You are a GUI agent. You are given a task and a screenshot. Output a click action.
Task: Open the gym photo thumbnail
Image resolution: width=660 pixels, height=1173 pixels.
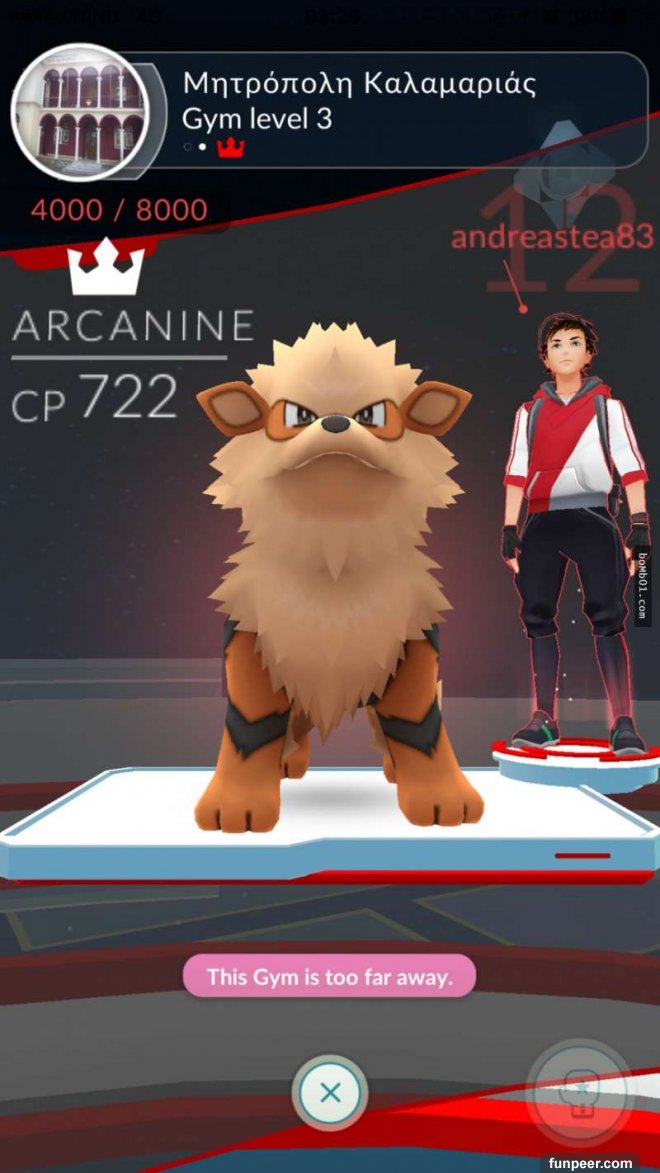(x=79, y=111)
